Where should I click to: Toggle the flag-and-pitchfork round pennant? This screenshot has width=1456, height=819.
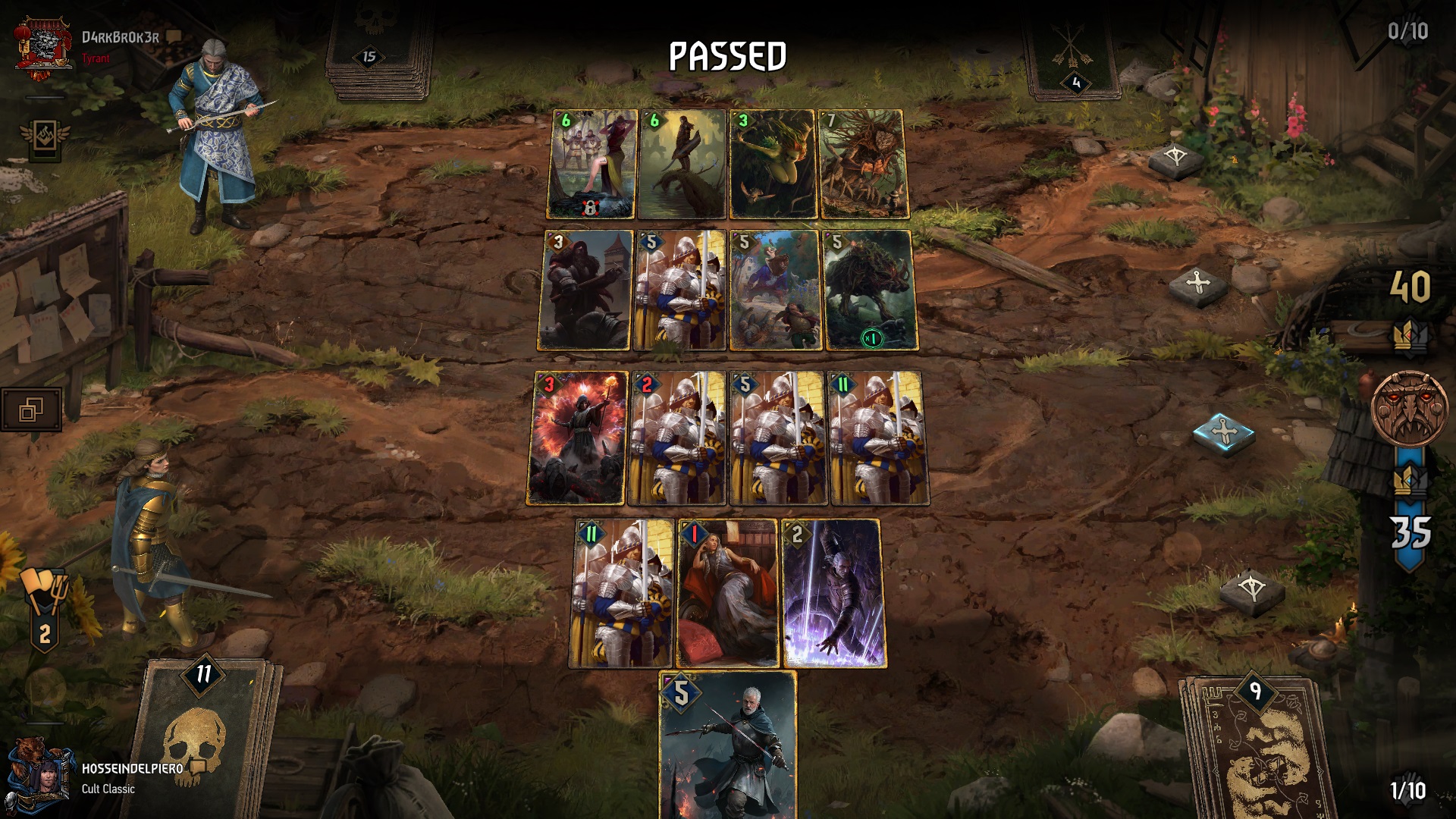tap(43, 603)
